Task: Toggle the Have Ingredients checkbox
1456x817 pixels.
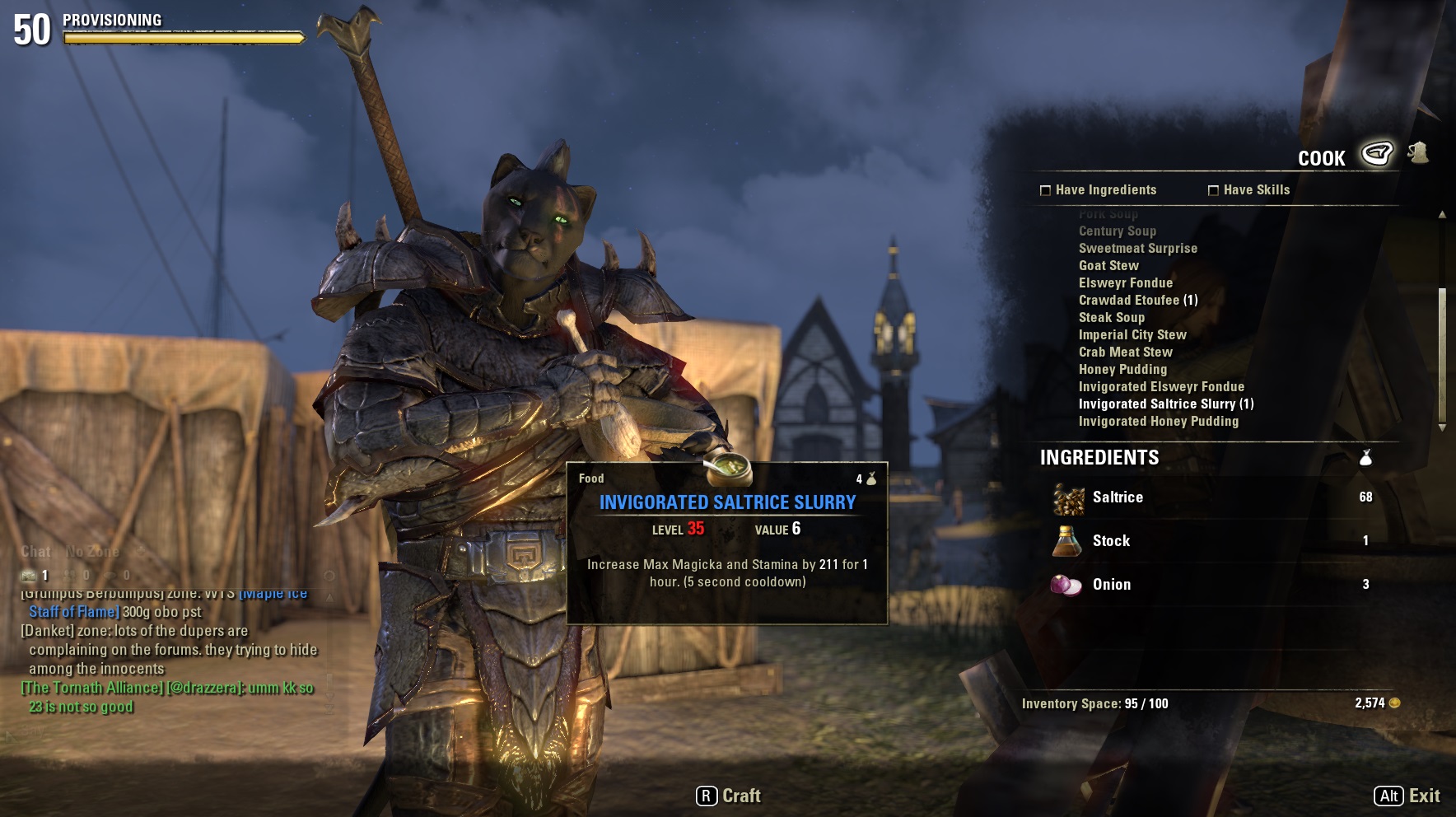Action: [x=1046, y=190]
